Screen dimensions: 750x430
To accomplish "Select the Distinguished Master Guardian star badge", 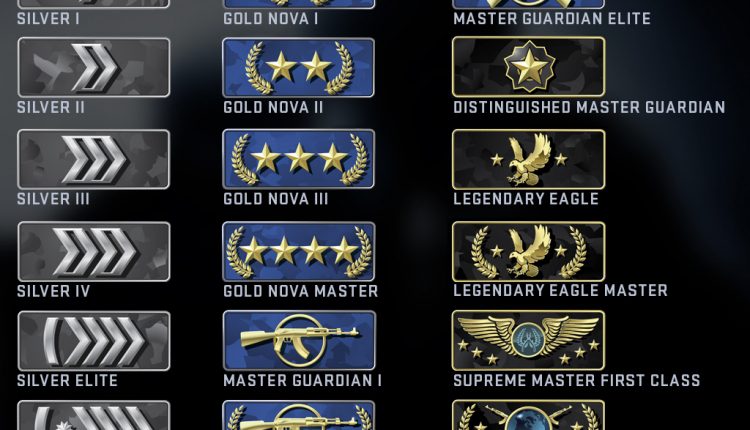I will 528,68.
